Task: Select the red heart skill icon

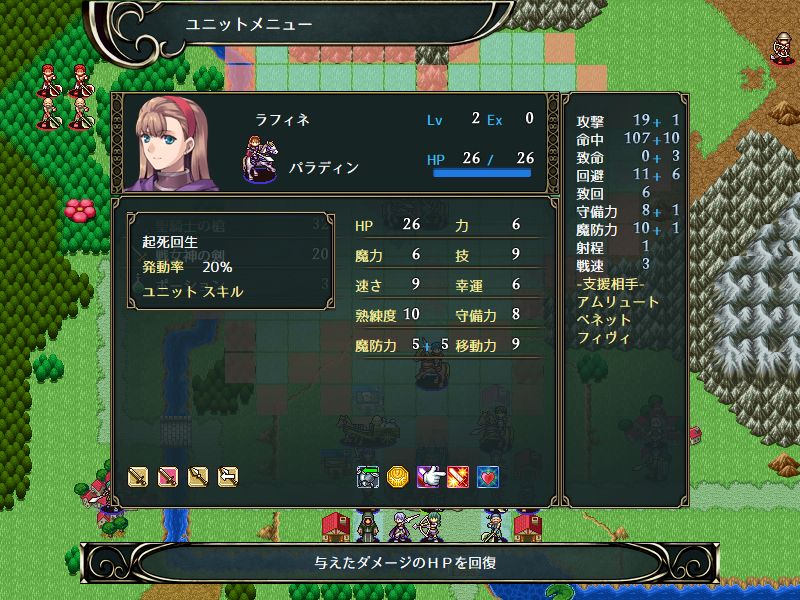Action: [488, 477]
